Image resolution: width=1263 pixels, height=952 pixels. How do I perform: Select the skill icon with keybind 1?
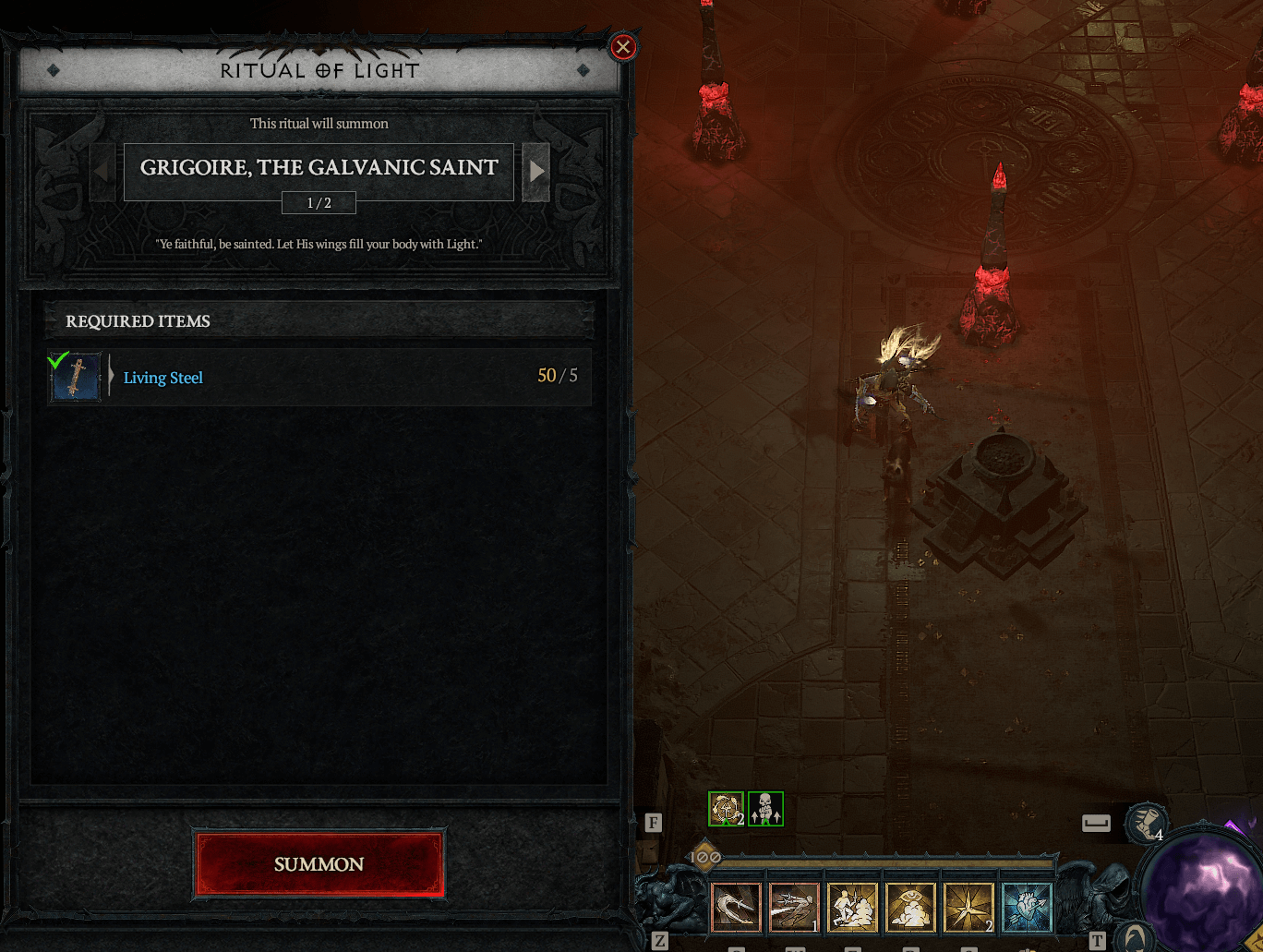[x=794, y=907]
